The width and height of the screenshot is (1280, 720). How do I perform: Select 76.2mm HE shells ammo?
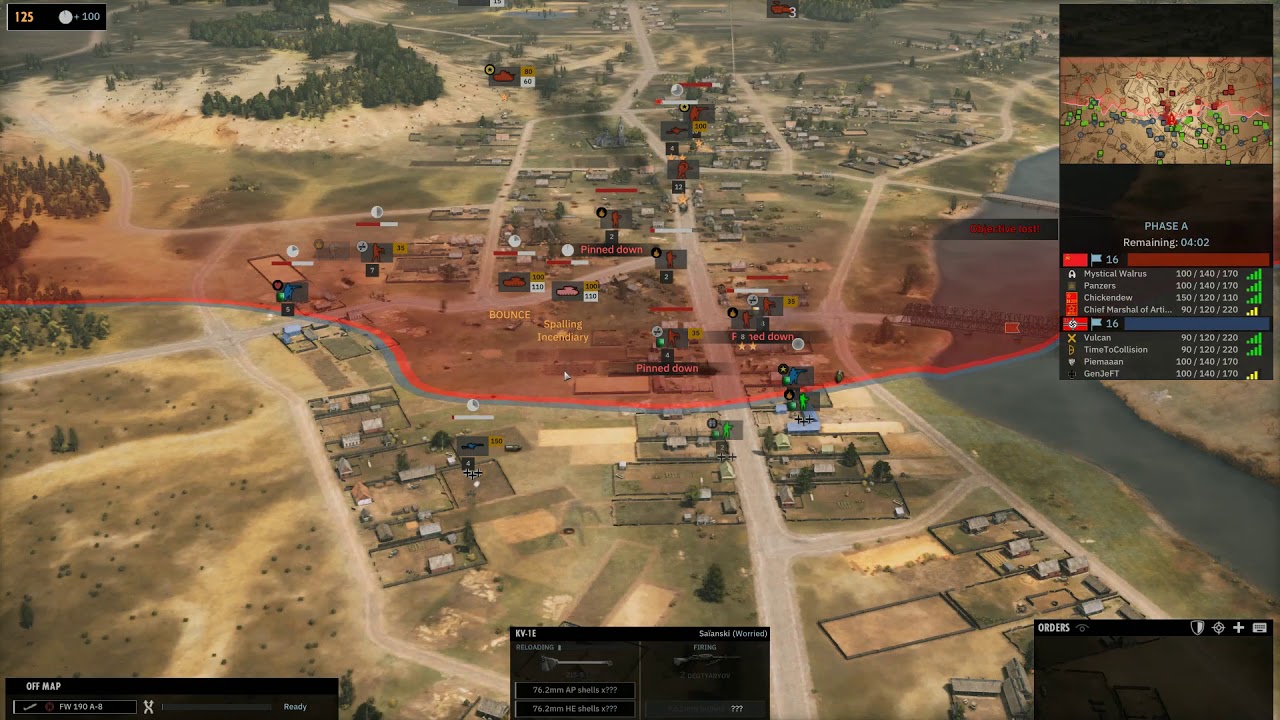point(574,708)
